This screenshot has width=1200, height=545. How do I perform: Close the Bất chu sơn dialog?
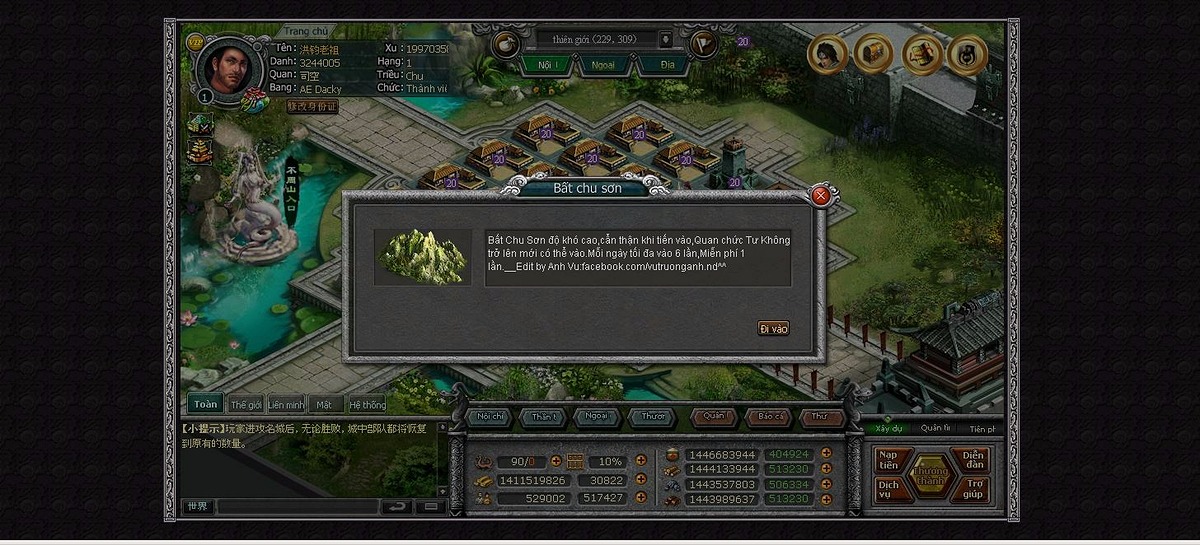821,196
